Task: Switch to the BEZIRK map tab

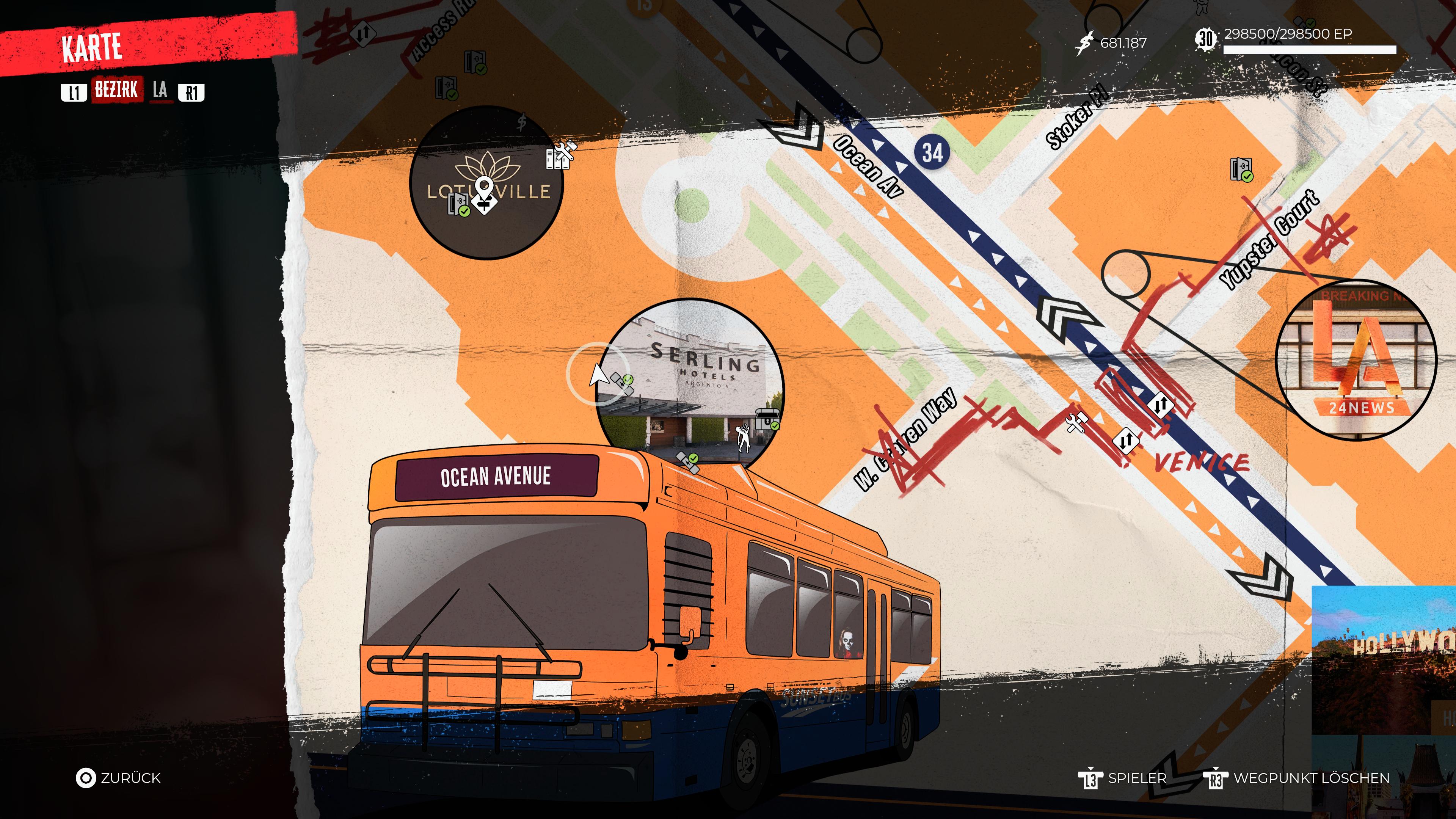Action: point(116,90)
